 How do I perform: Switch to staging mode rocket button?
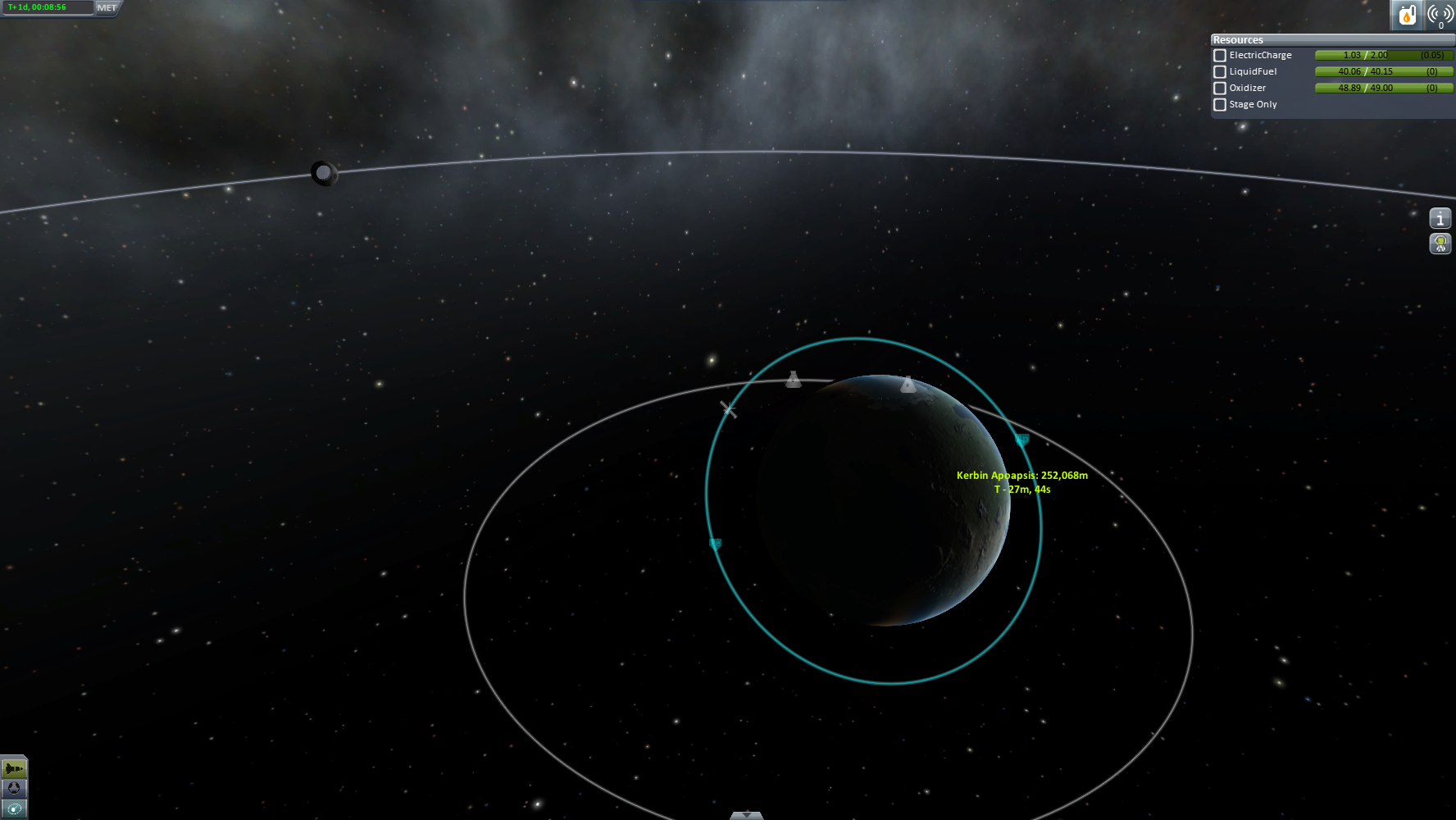pos(14,769)
